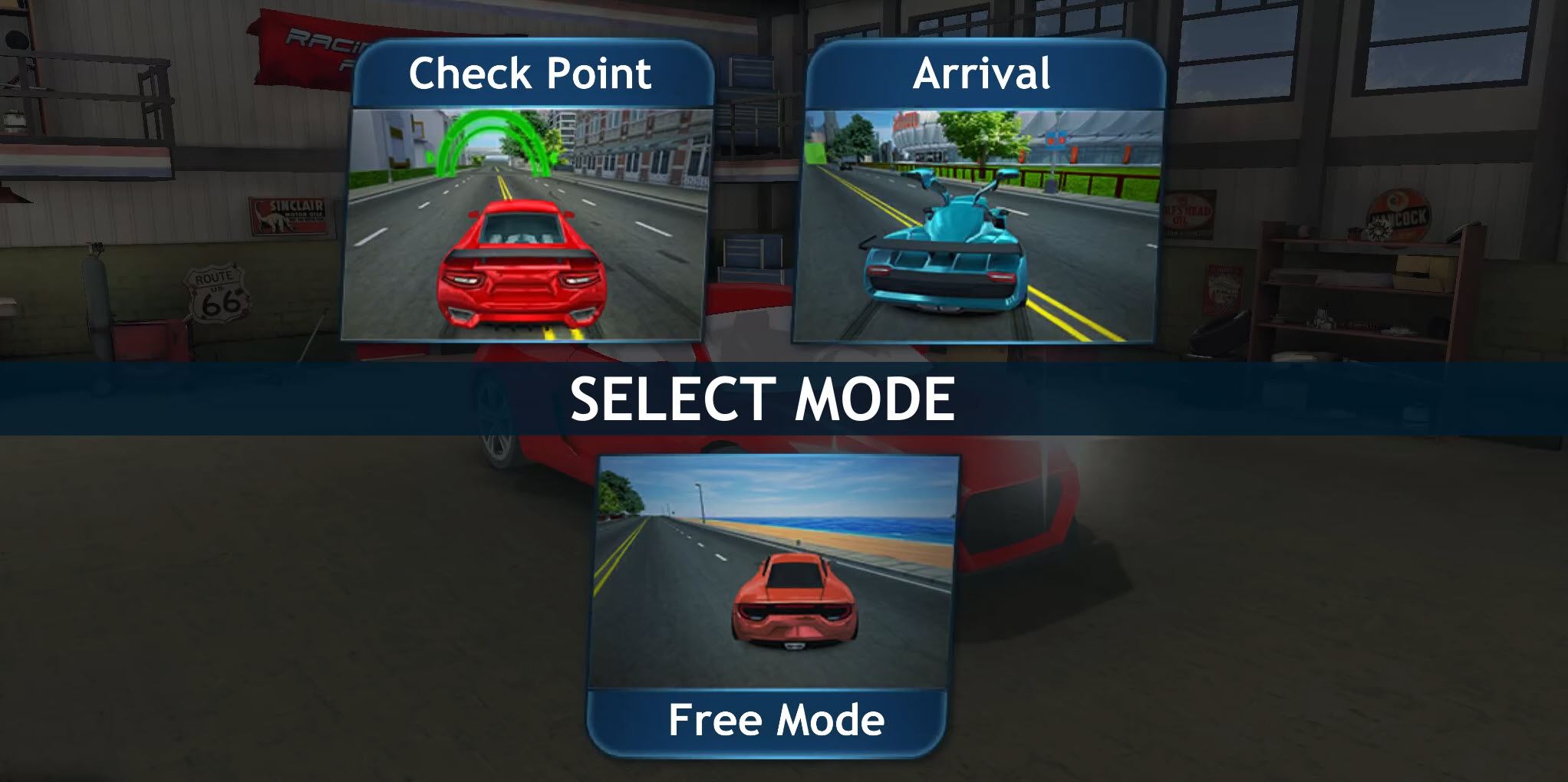
Task: Click the street lamp in Free Mode preview
Action: click(700, 502)
